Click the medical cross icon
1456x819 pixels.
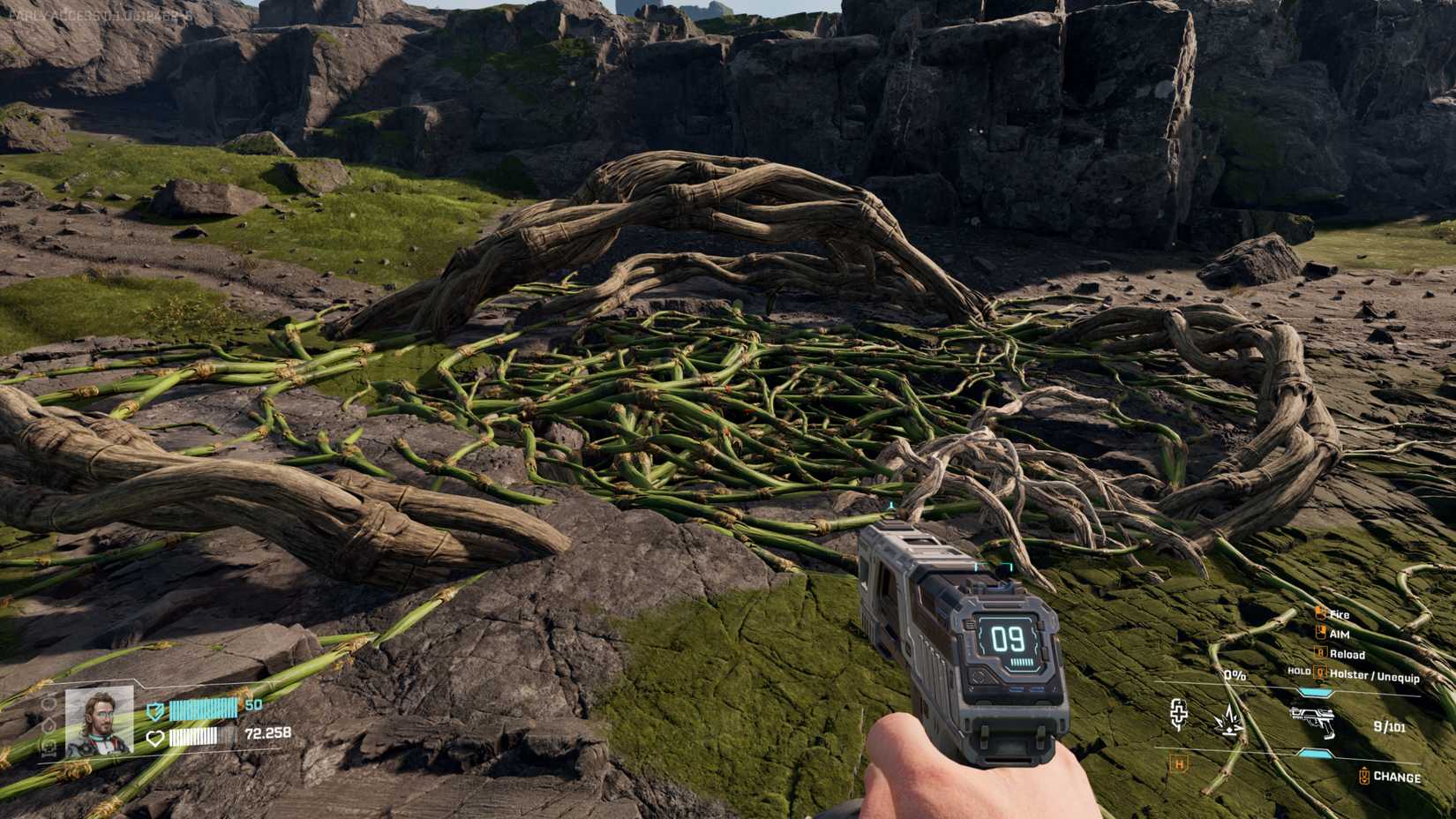1179,717
